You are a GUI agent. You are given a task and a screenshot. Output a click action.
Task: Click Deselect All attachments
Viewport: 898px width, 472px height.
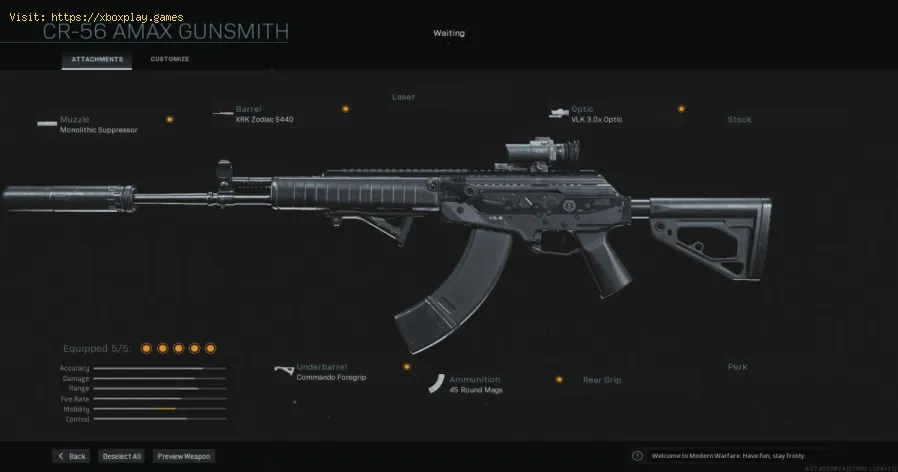122,456
